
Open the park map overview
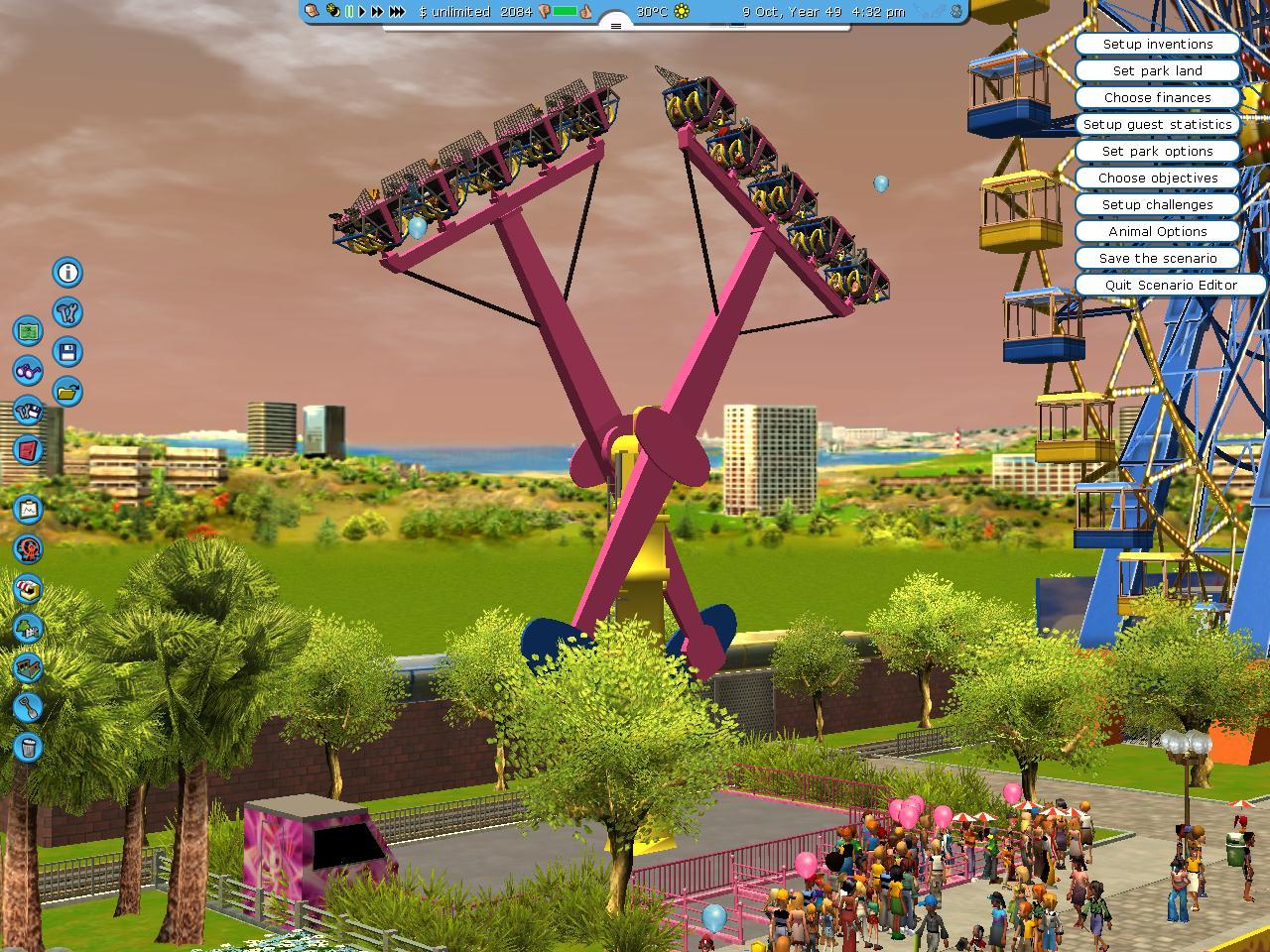(27, 331)
